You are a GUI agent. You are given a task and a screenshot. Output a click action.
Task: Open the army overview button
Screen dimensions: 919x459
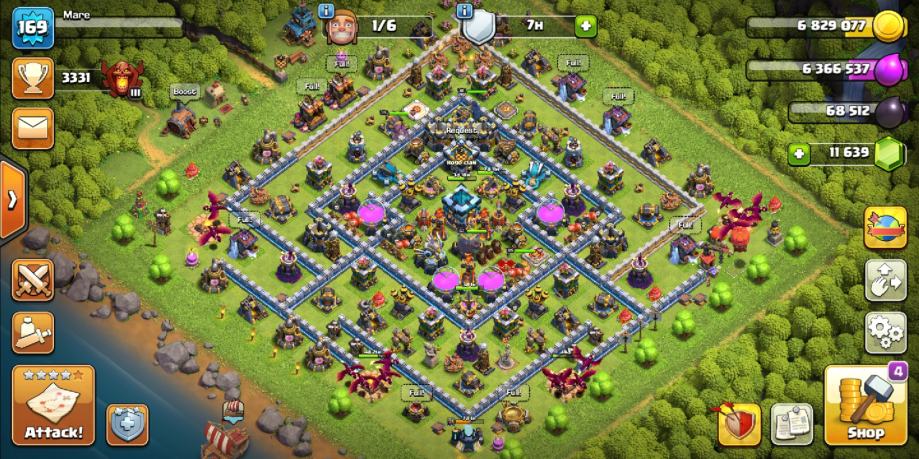[x=32, y=330]
